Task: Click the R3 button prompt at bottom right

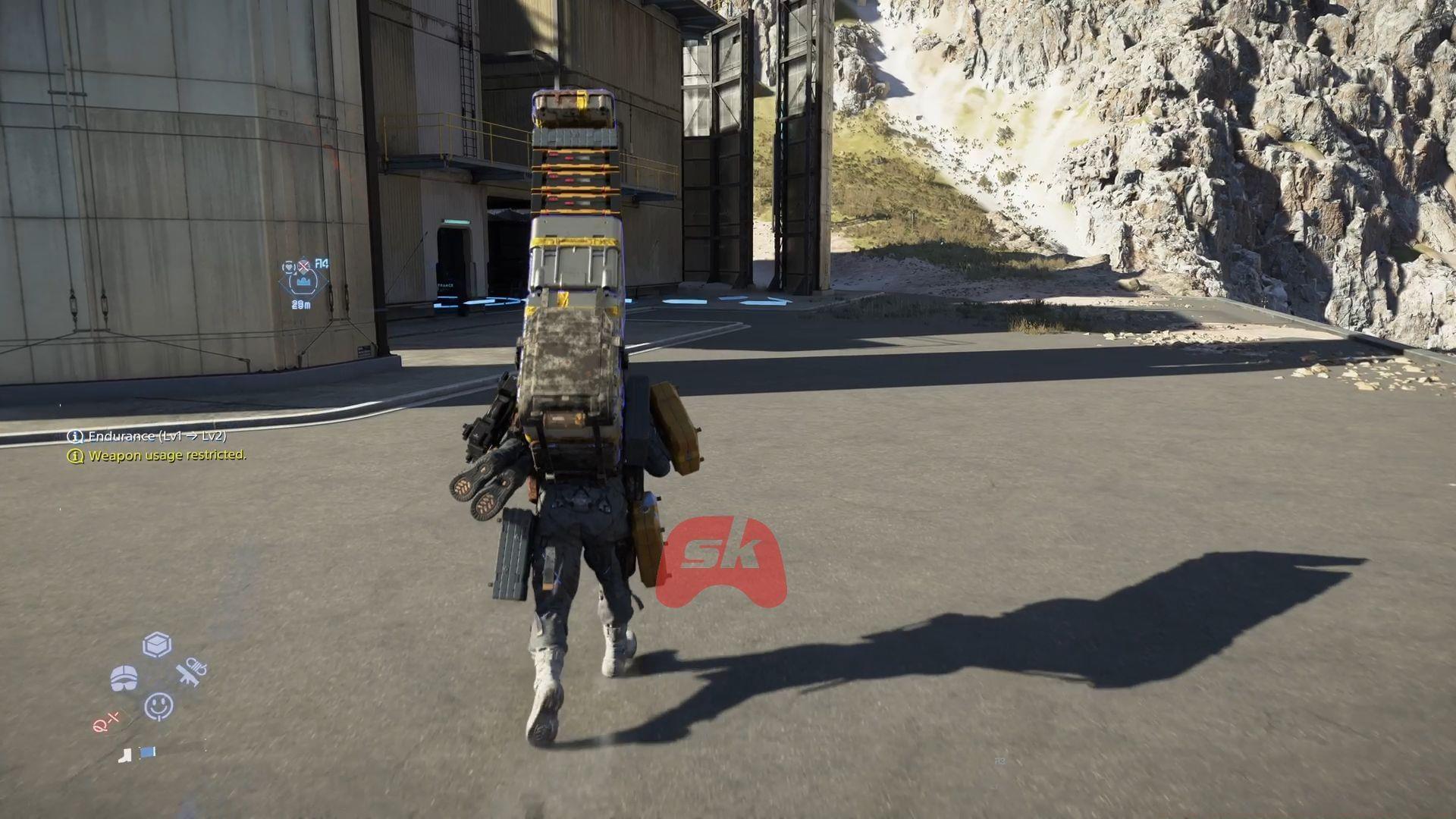Action: click(999, 761)
